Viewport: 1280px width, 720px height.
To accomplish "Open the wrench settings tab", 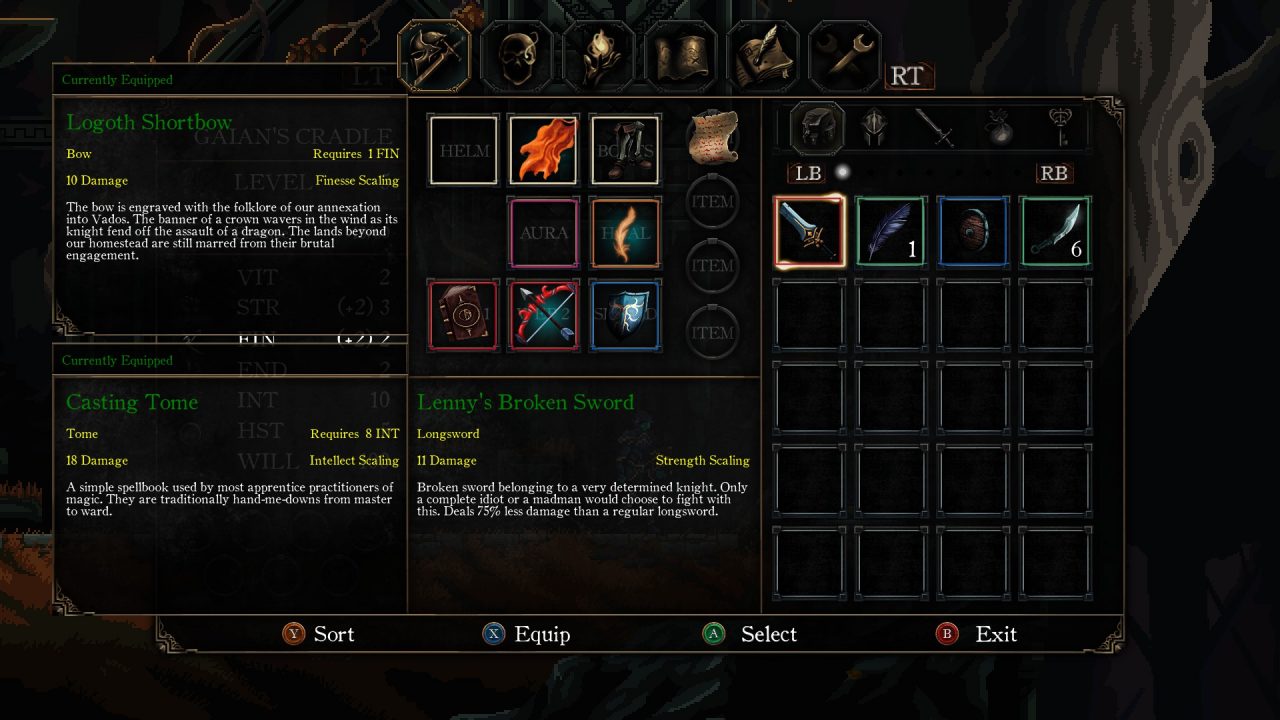I will click(844, 57).
